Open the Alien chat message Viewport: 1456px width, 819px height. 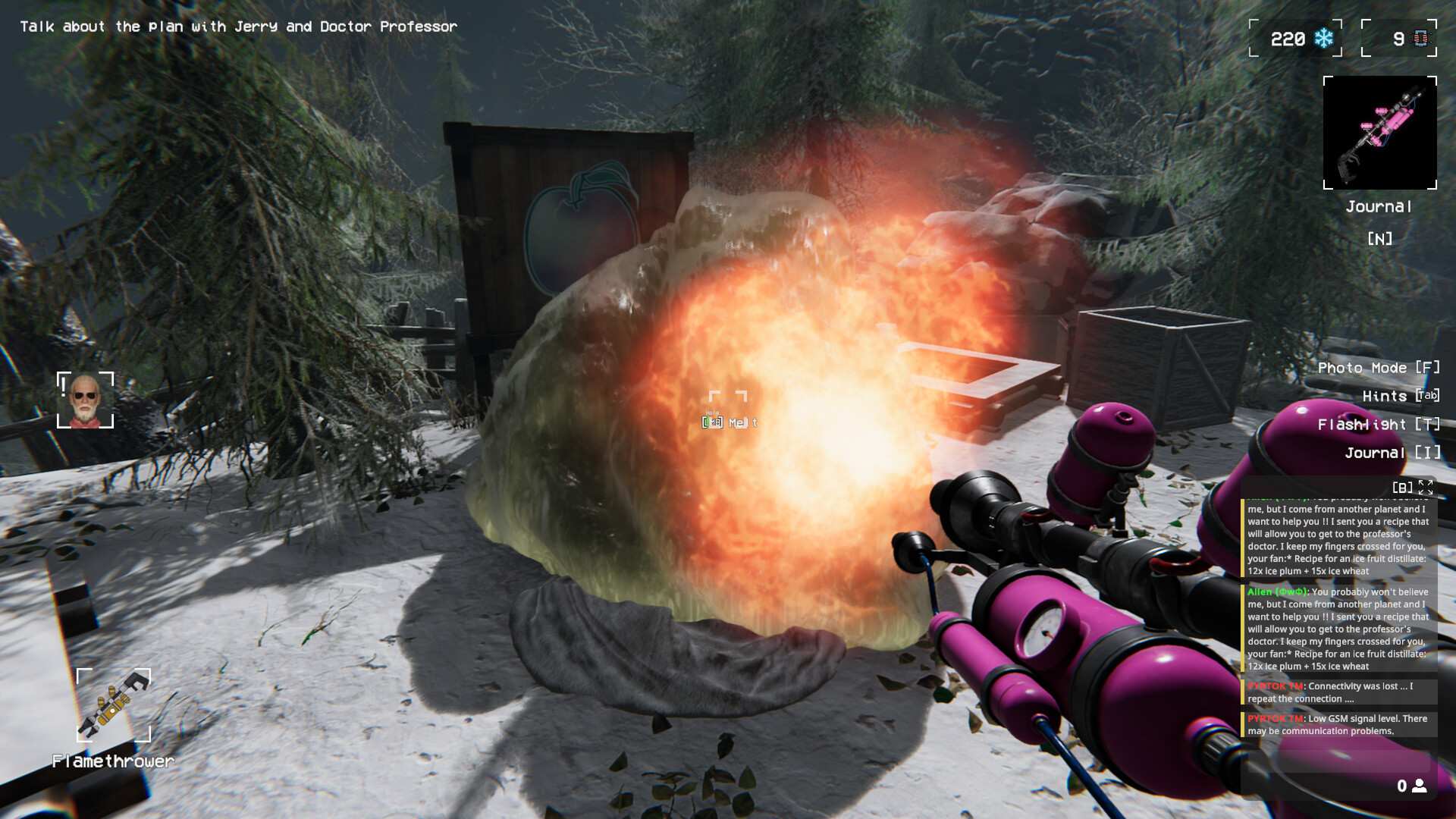click(1338, 628)
